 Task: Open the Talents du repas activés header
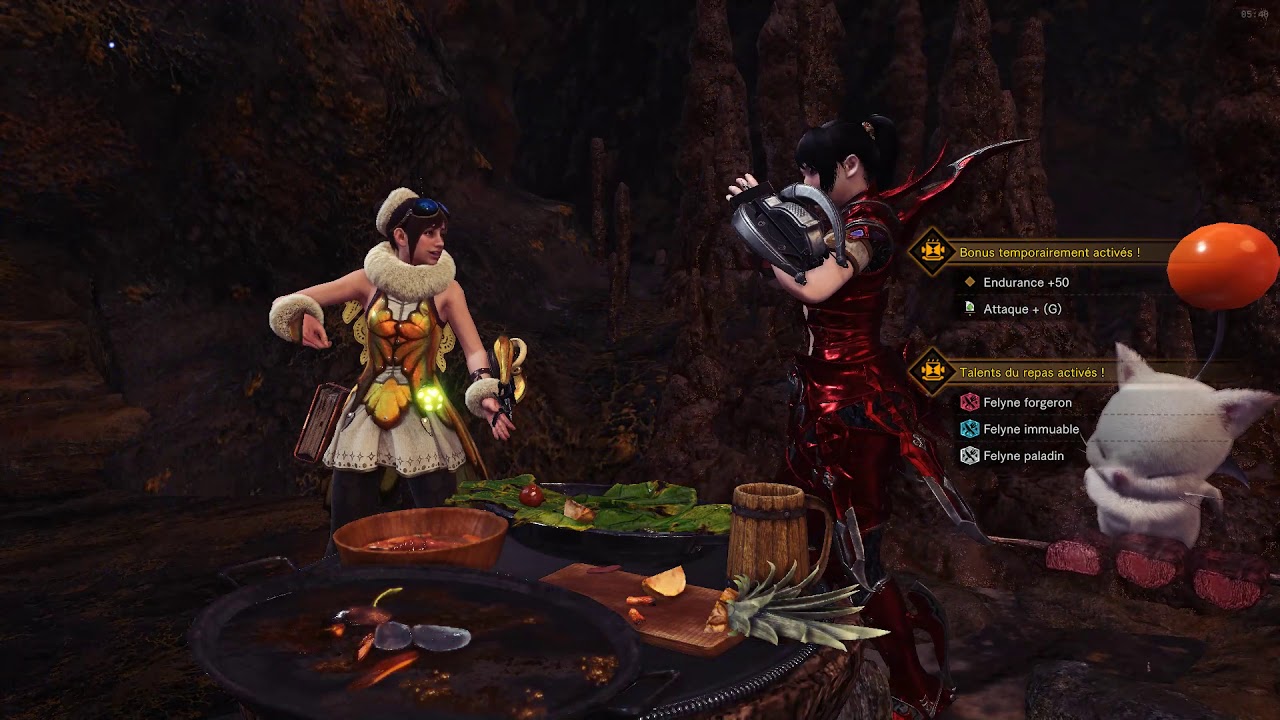pos(1031,372)
